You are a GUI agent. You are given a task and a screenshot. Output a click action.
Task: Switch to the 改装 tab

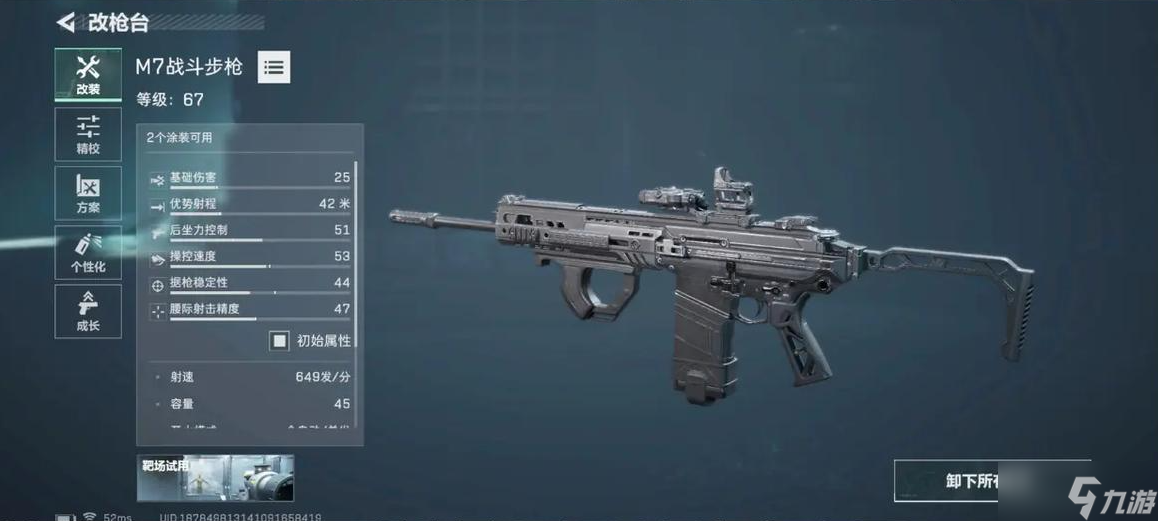(x=88, y=75)
